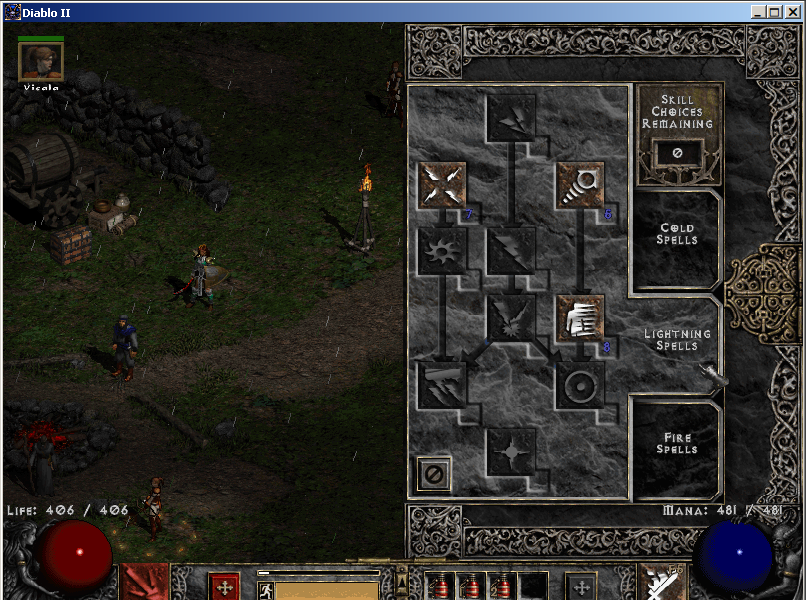Image resolution: width=806 pixels, height=600 pixels.
Task: Select the Chain Lightning skill
Action: (511, 318)
